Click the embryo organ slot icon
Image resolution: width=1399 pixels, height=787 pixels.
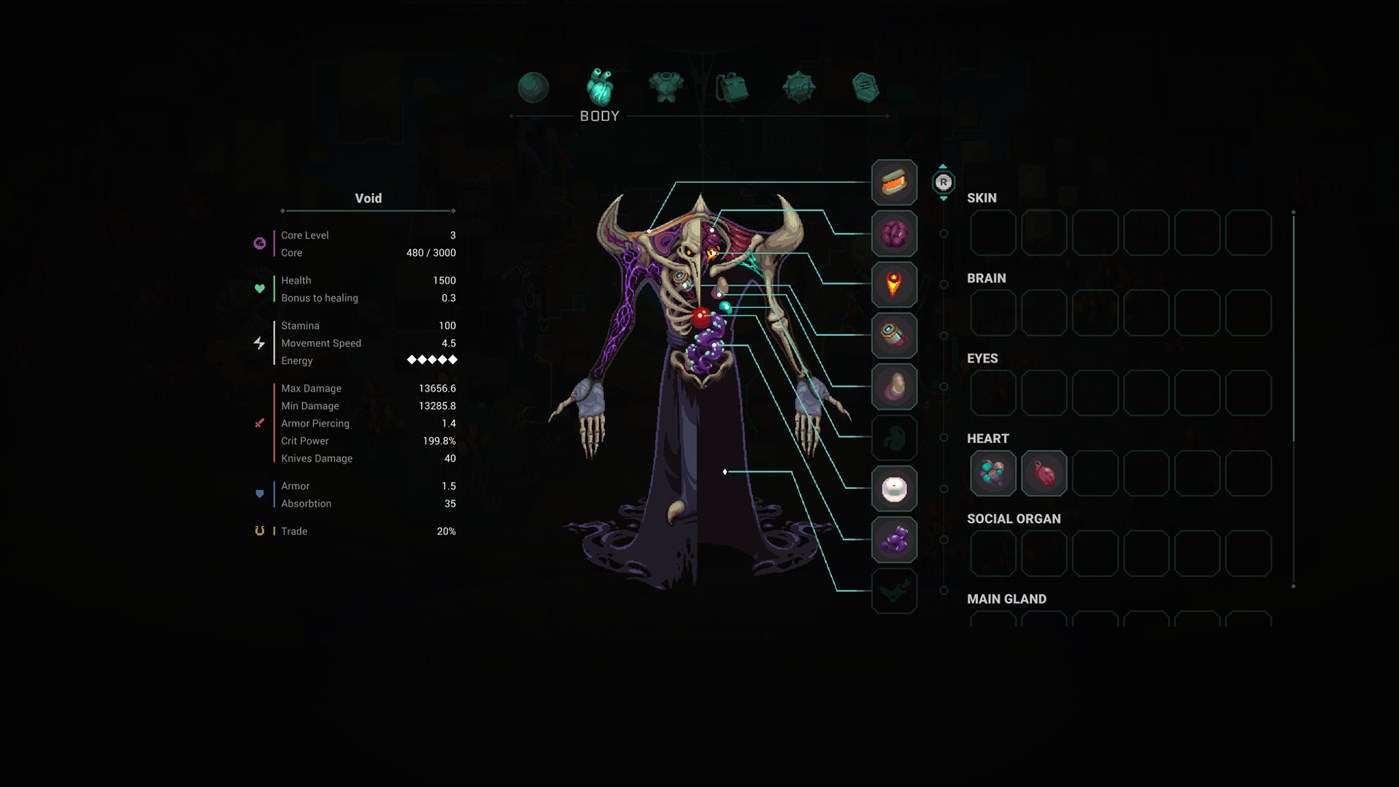pos(894,437)
